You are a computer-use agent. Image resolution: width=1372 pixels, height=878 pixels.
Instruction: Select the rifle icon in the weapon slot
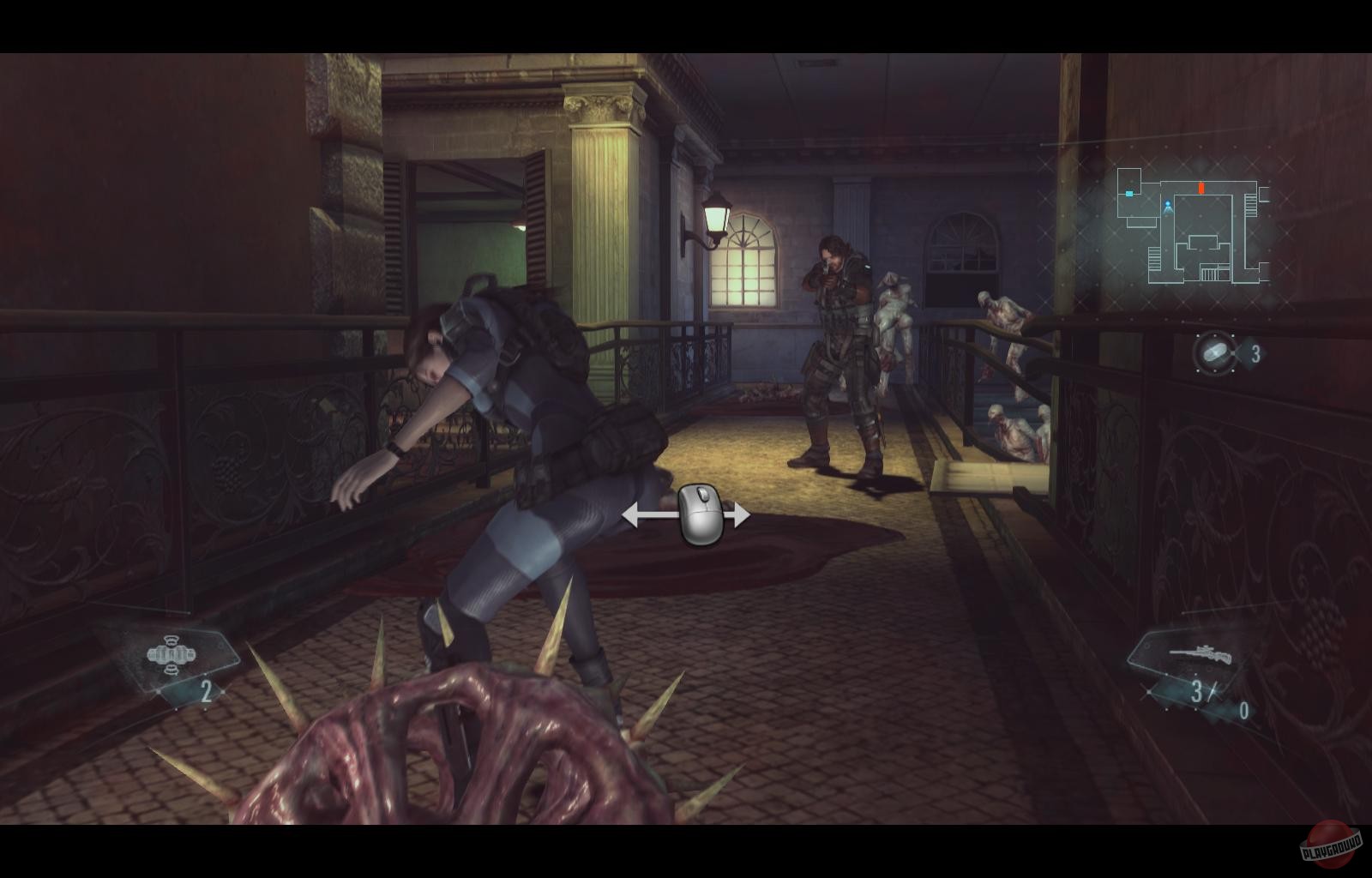[1199, 654]
